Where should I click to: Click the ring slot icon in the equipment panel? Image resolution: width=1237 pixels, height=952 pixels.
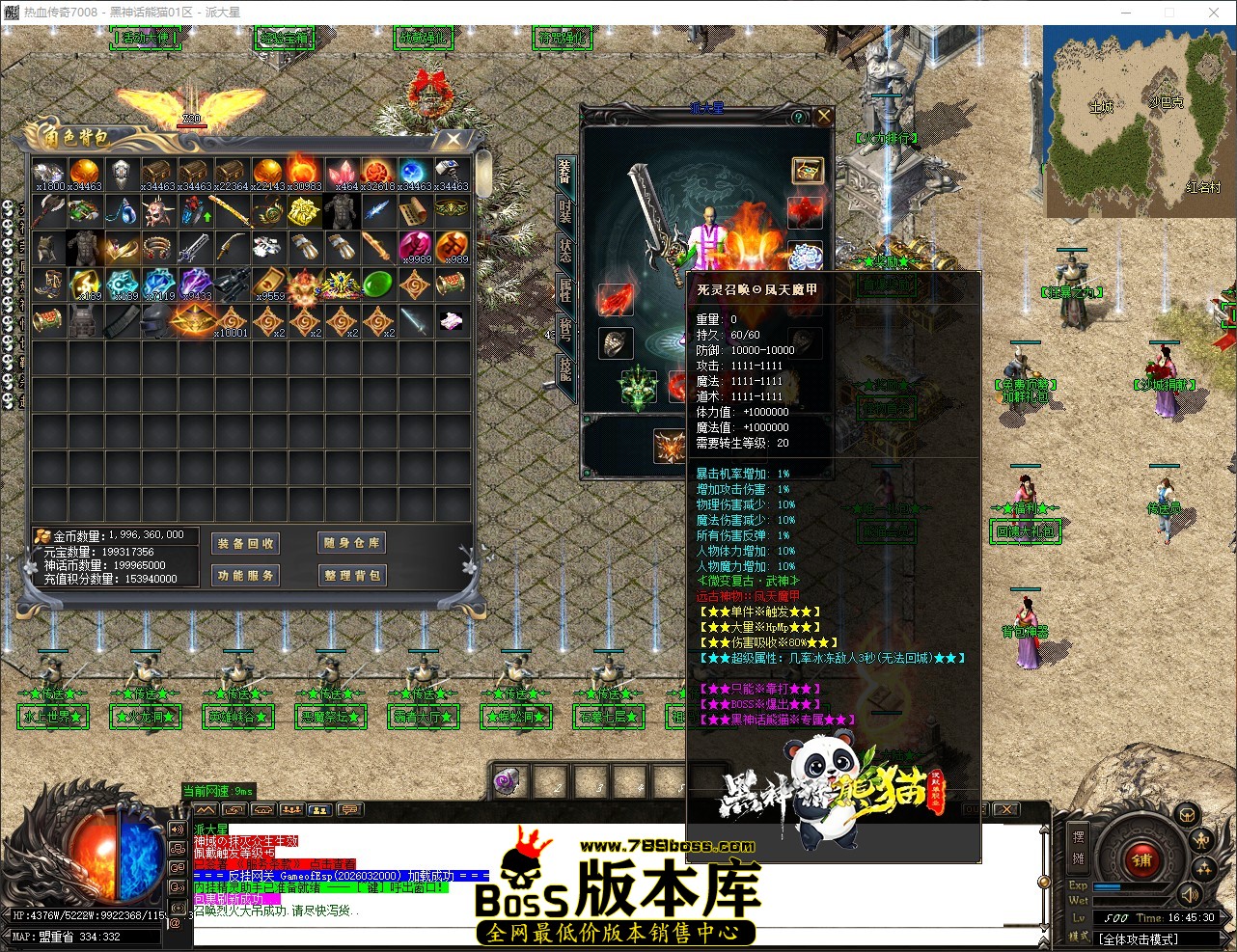(616, 340)
